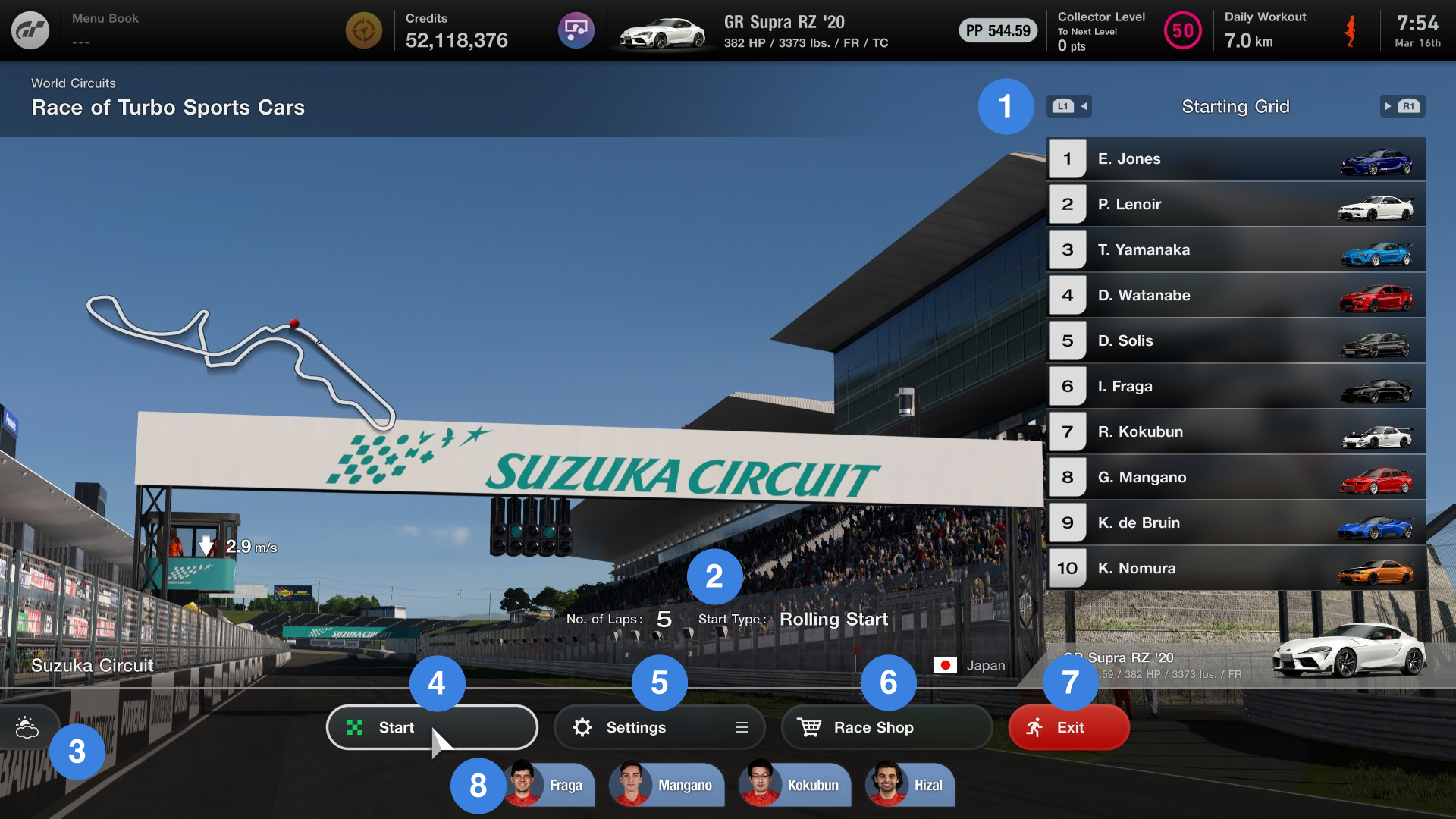This screenshot has width=1456, height=819.
Task: Switch to previous panel with L1 arrow
Action: tap(1068, 106)
